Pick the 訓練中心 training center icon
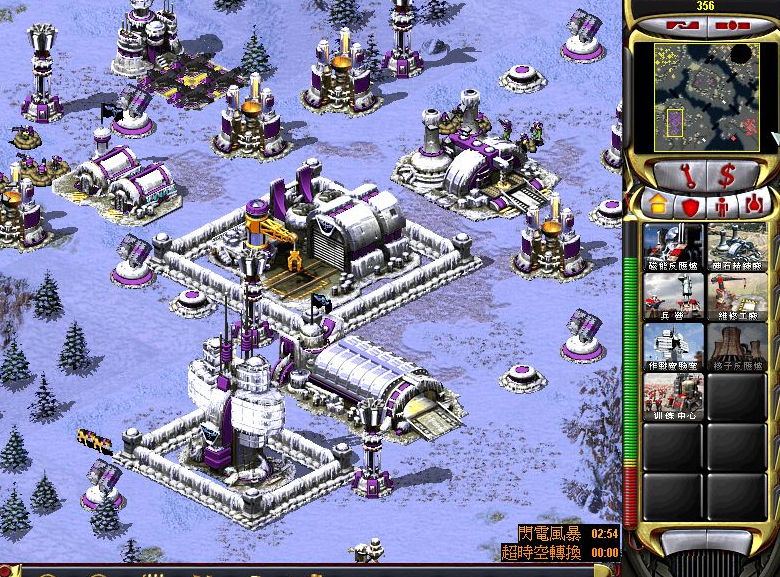 671,396
